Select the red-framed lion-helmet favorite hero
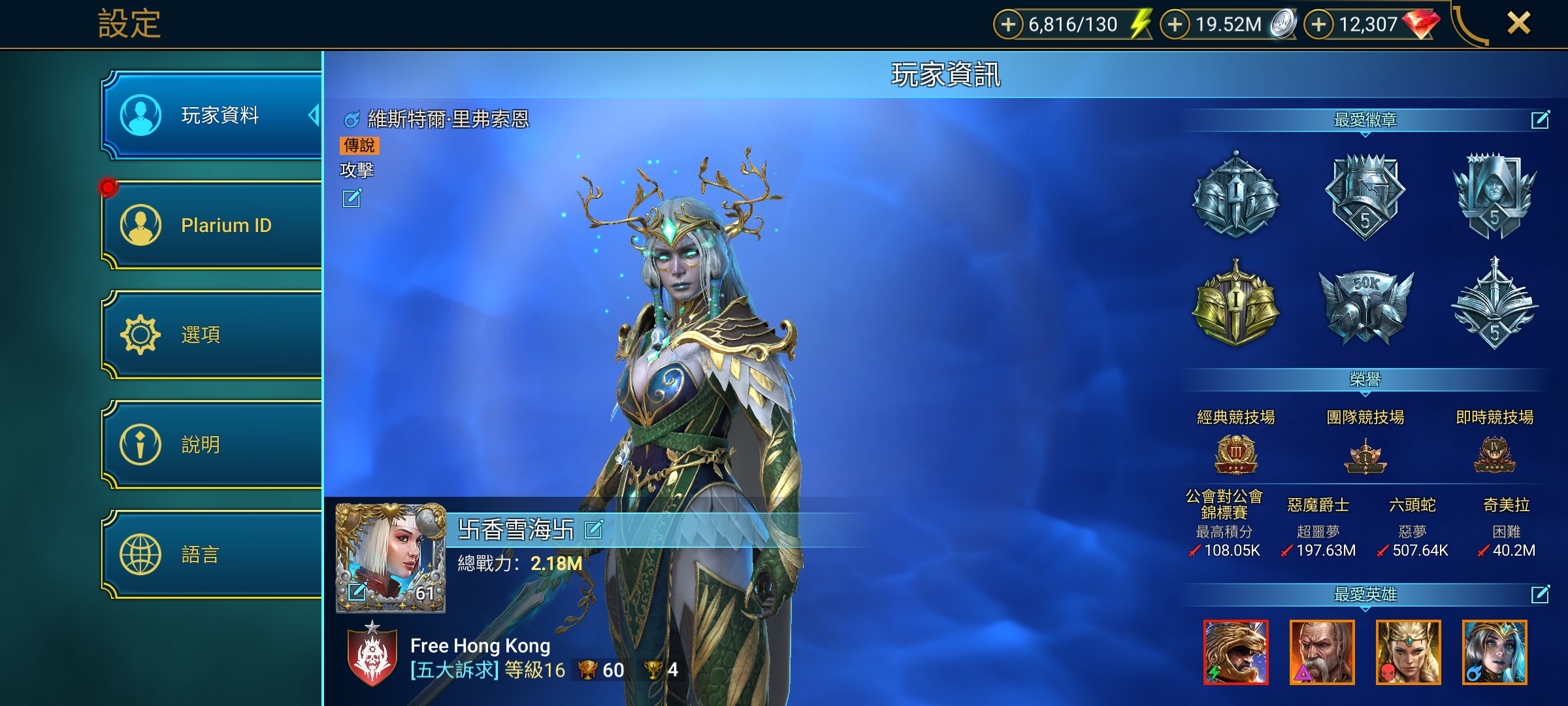Screen dimensions: 1568x706 [1235, 652]
